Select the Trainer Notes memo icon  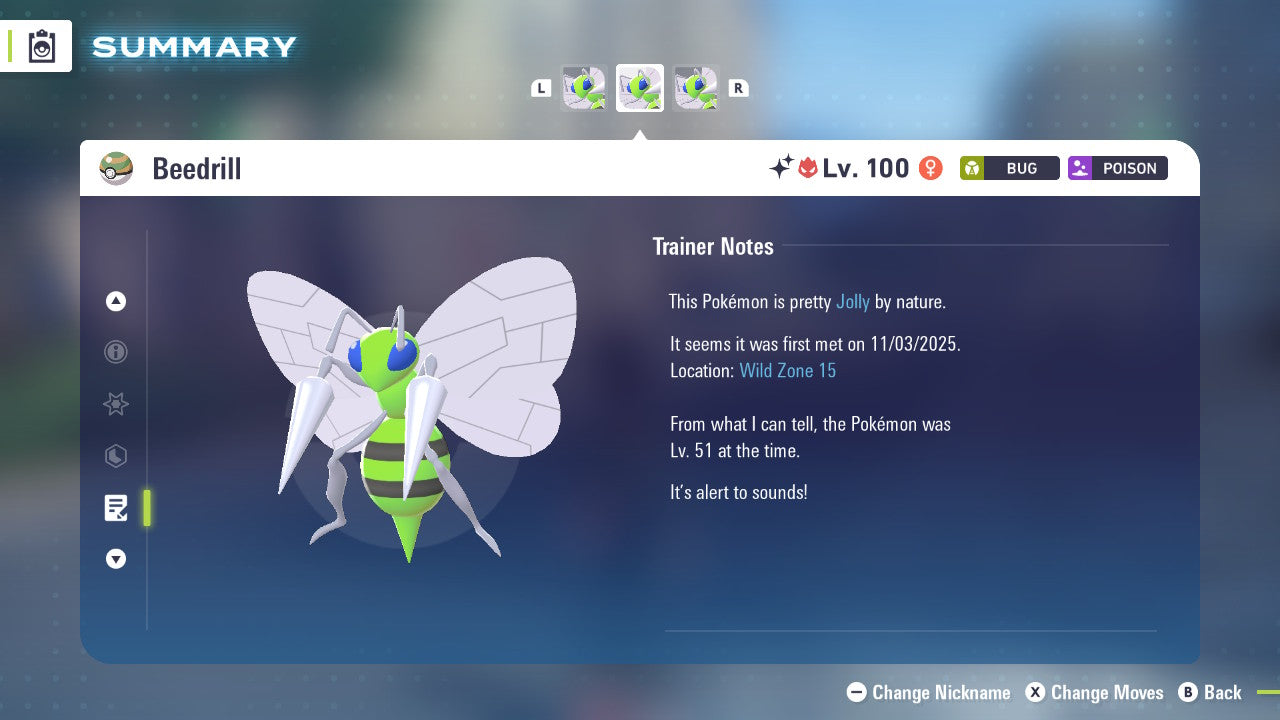point(115,508)
